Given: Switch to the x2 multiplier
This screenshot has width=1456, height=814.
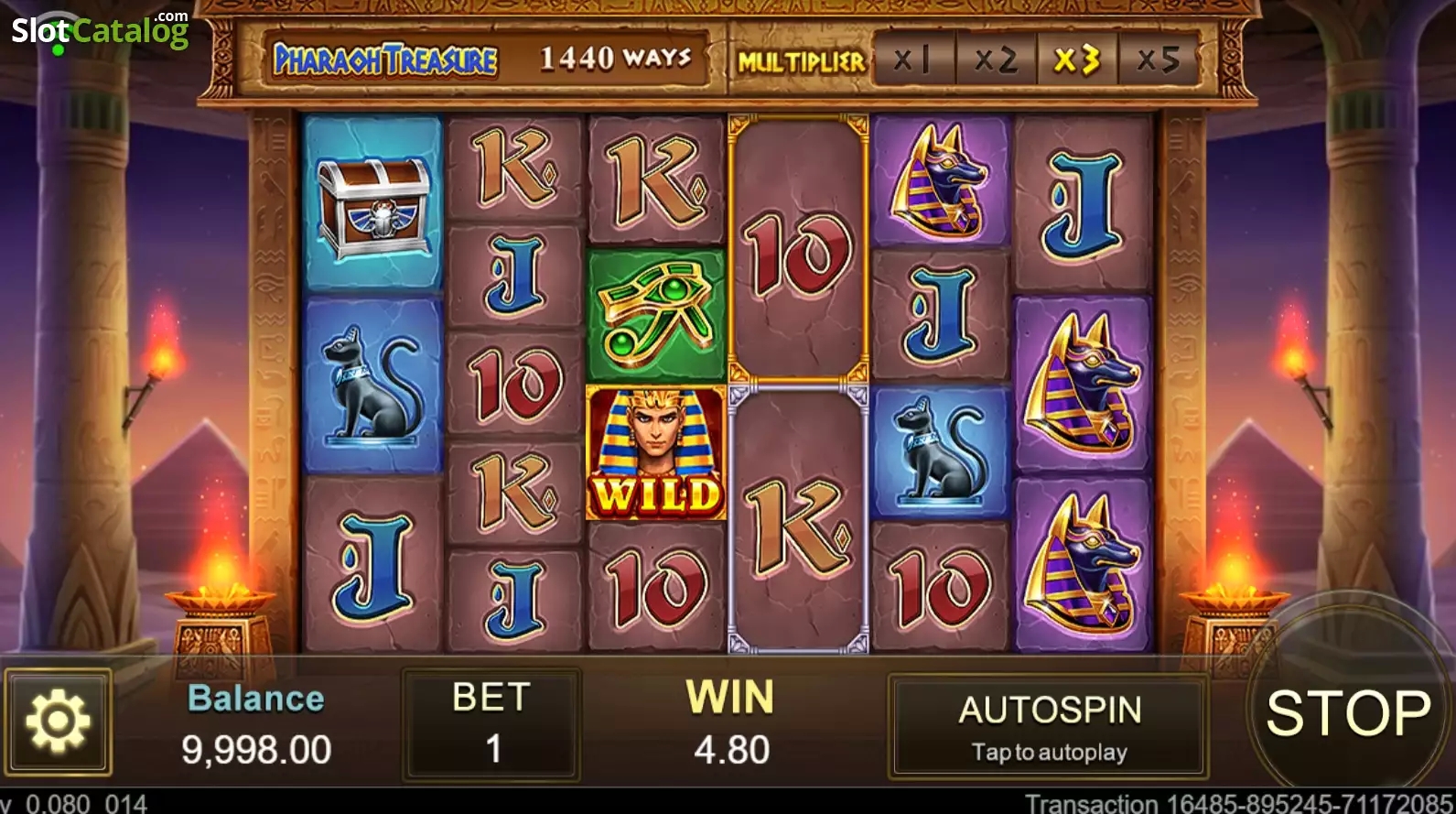Looking at the screenshot, I should click(x=998, y=60).
